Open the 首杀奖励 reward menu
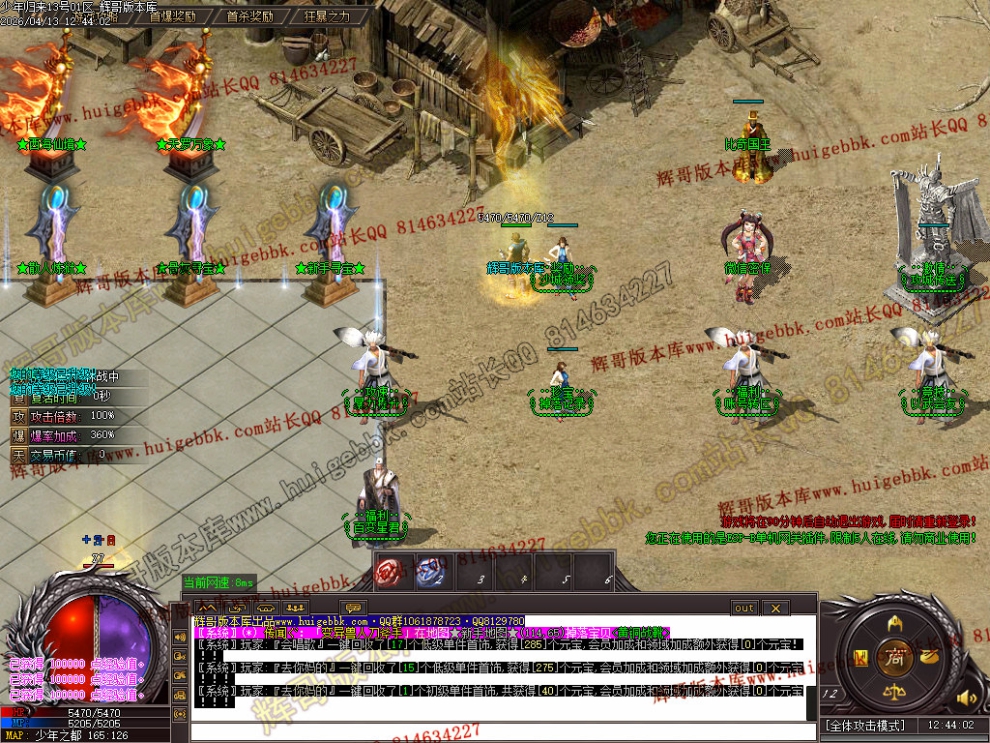 click(x=249, y=17)
